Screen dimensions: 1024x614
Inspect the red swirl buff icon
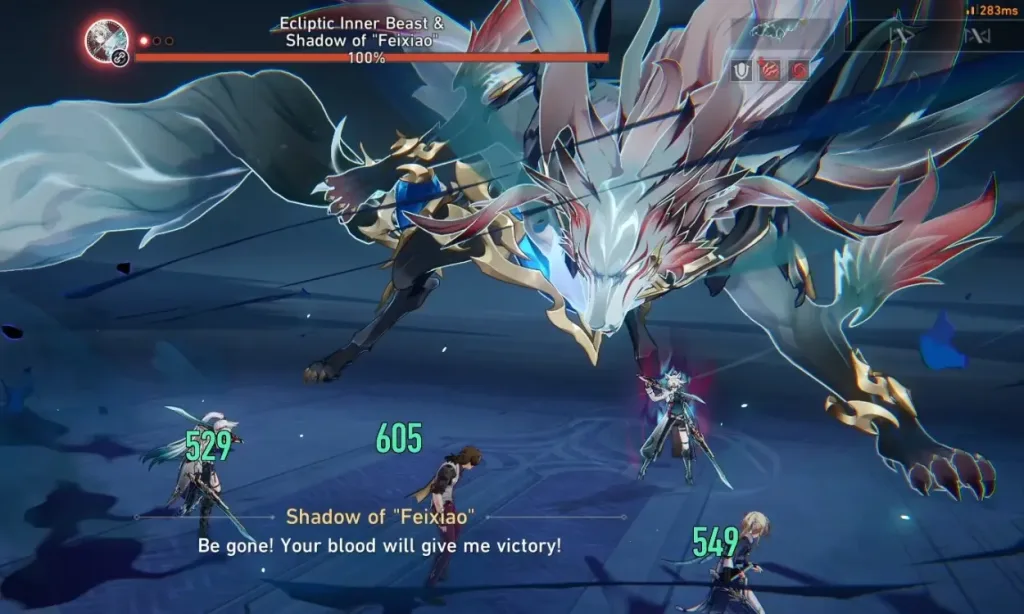(x=799, y=70)
